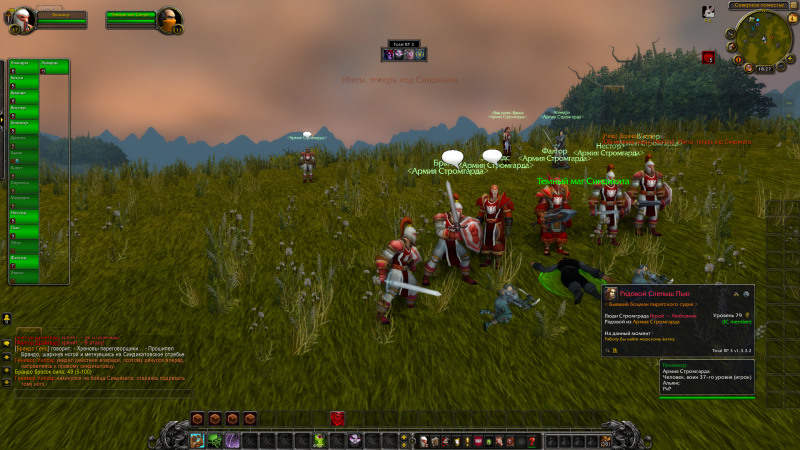800x450 pixels.
Task: Open the backpack at the bar's right end
Action: pos(603,440)
